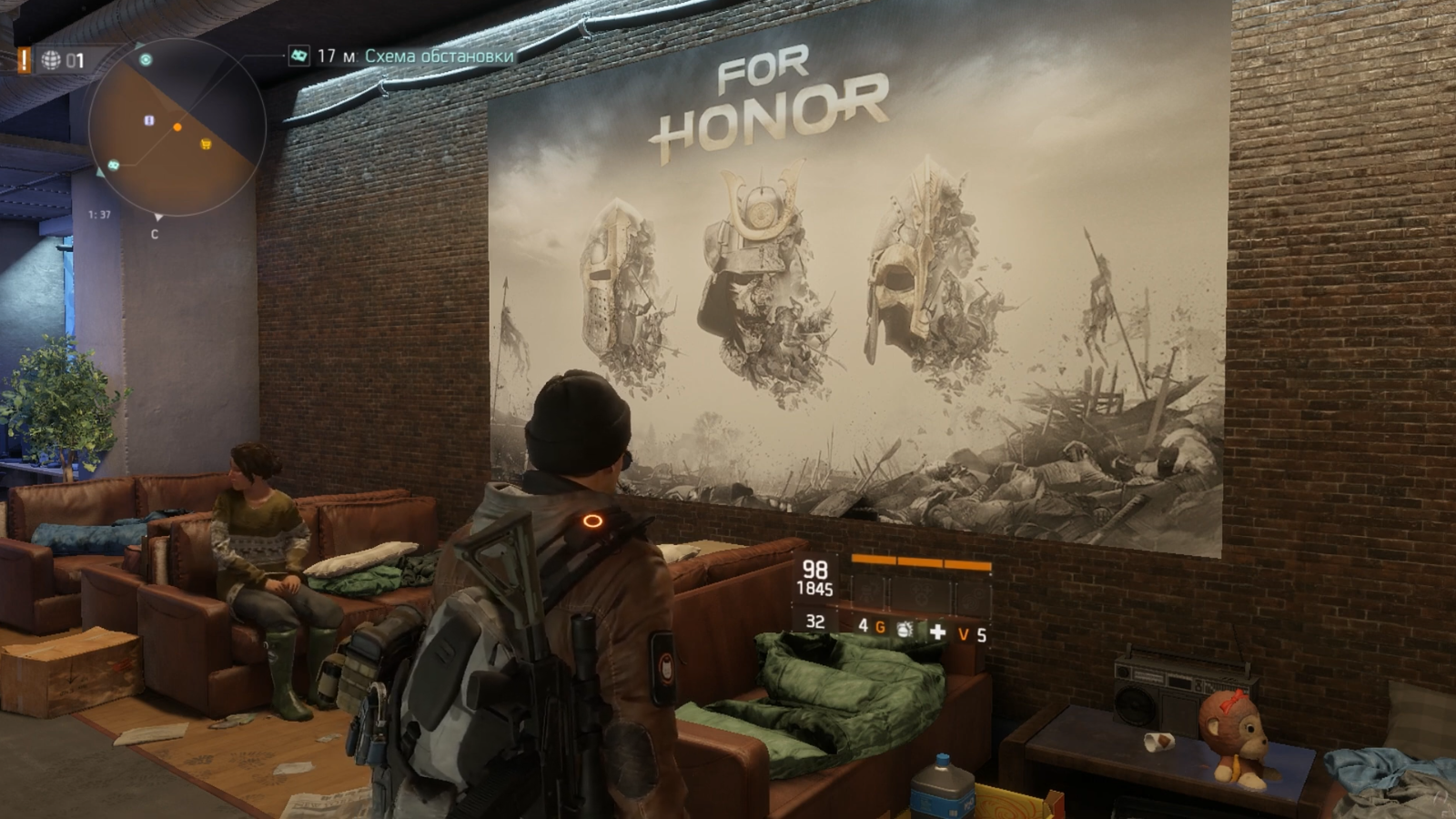Activate the middle signature skill slot
Viewport: 1456px width, 819px height.
point(921,594)
